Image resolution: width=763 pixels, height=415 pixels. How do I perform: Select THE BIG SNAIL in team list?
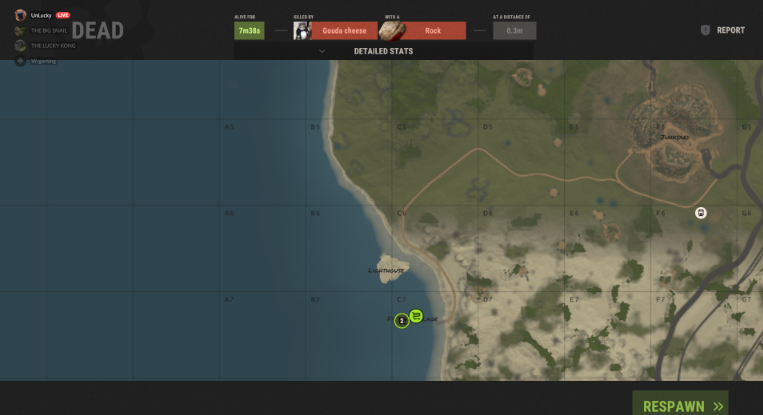point(52,31)
